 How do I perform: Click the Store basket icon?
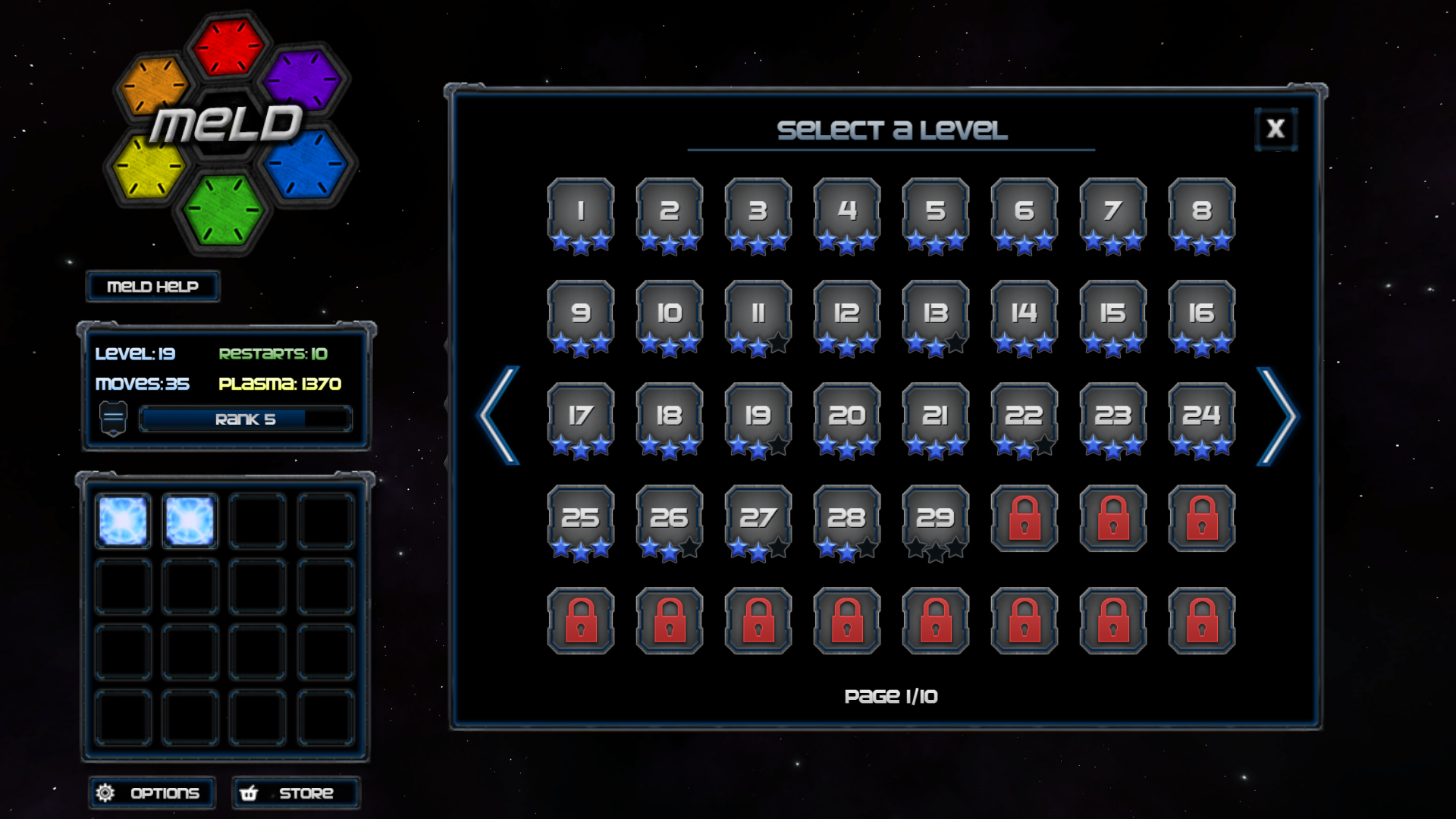pyautogui.click(x=250, y=792)
